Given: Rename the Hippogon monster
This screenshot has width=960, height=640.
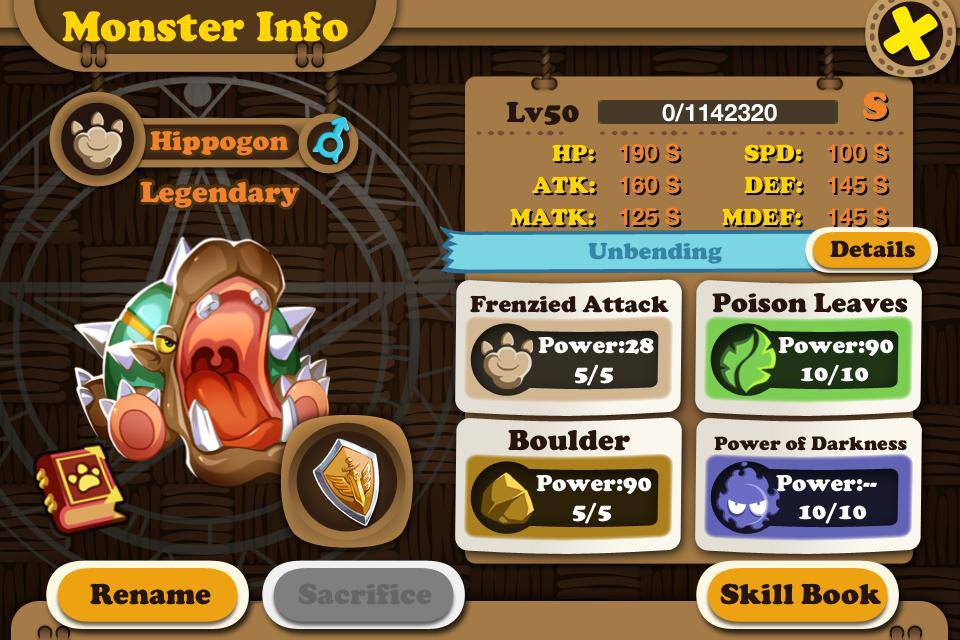Looking at the screenshot, I should click(x=150, y=594).
